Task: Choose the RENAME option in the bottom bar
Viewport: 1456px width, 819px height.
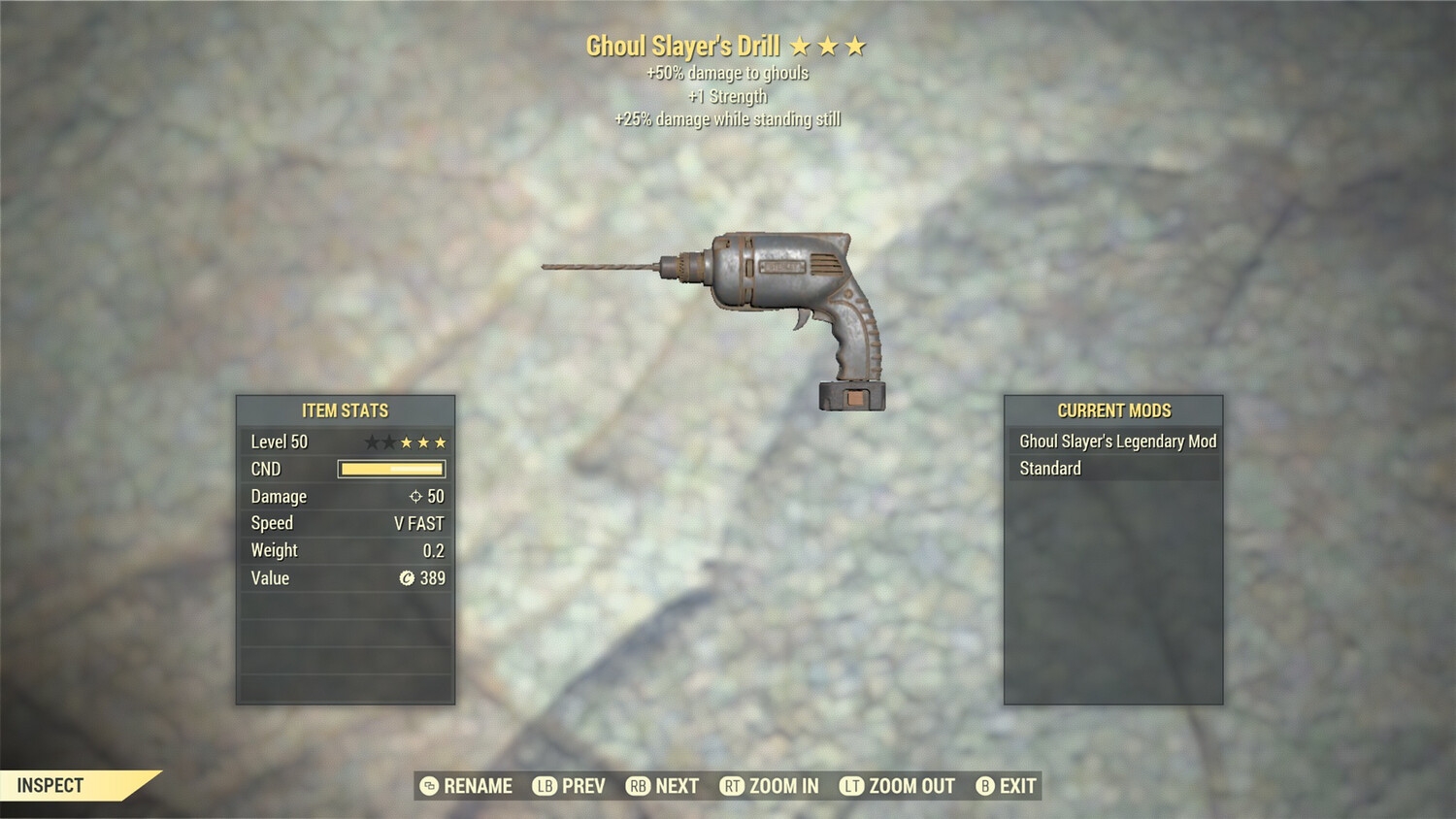Action: (x=467, y=786)
